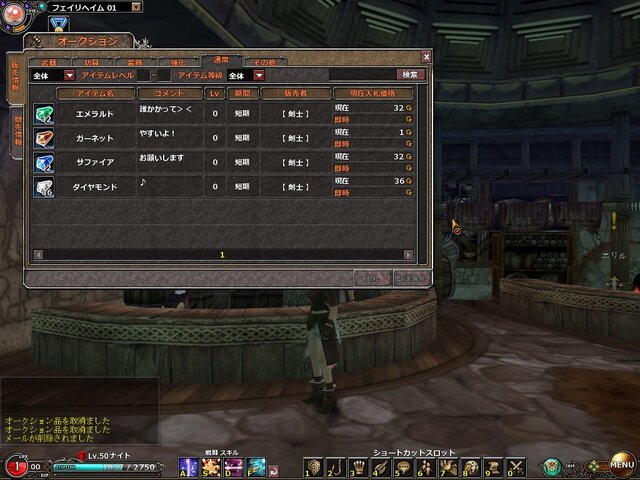The height and width of the screenshot is (480, 640).
Task: Sort by 販売者 seller column header
Action: tap(295, 93)
